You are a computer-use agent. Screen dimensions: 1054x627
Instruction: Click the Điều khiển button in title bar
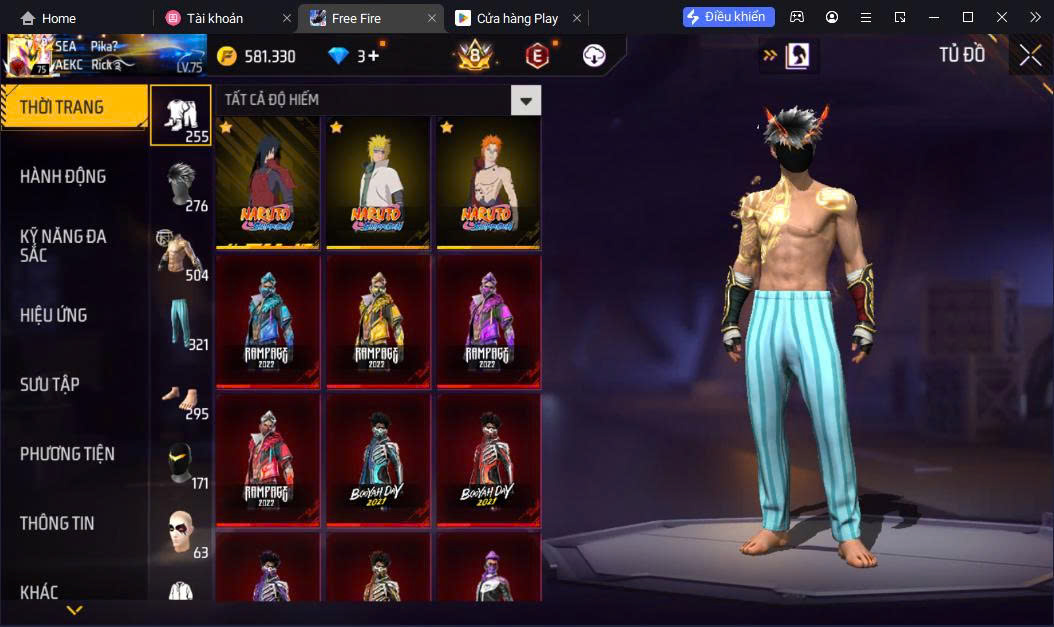[x=729, y=17]
